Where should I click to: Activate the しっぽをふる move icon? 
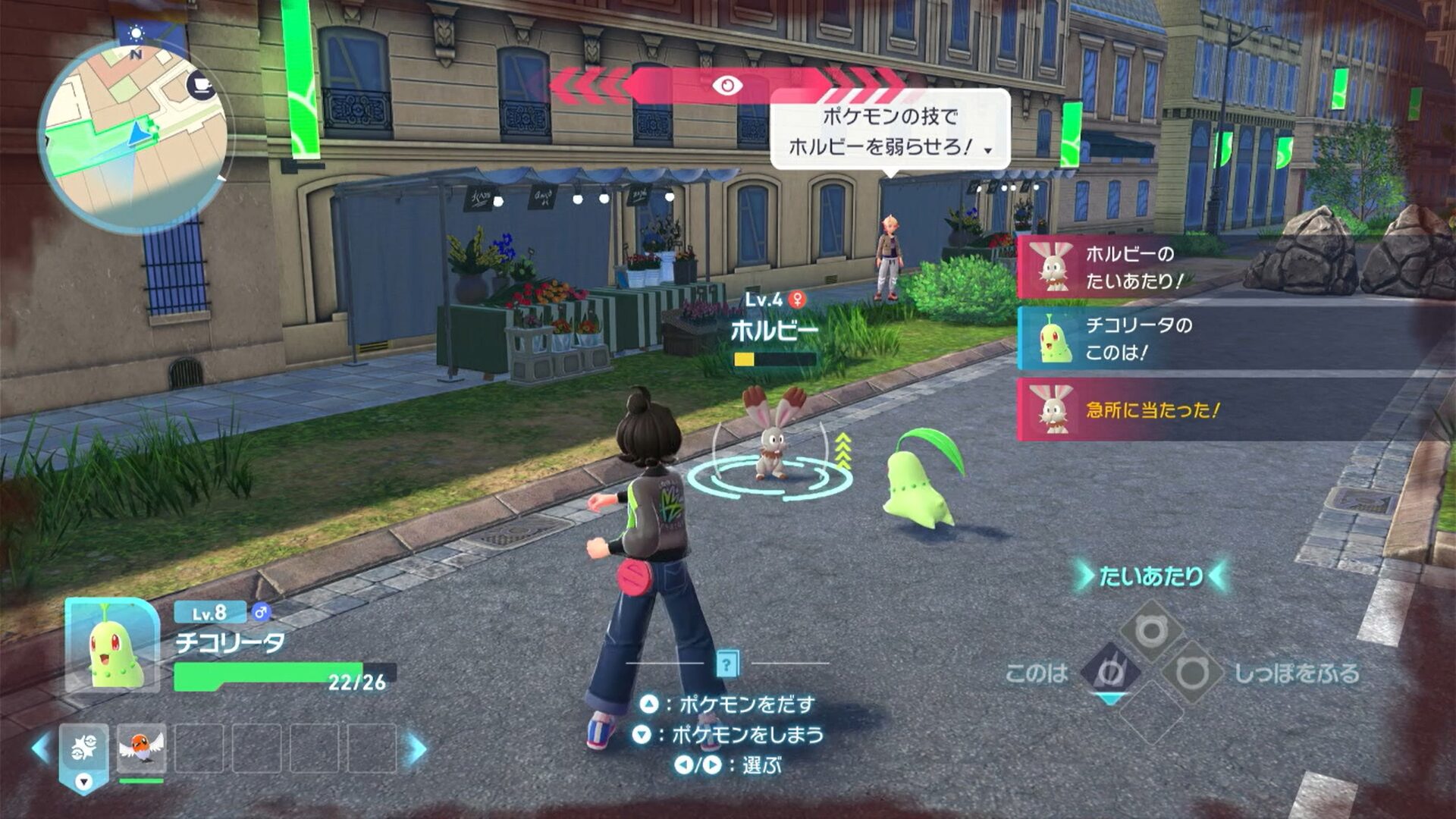point(1191,672)
